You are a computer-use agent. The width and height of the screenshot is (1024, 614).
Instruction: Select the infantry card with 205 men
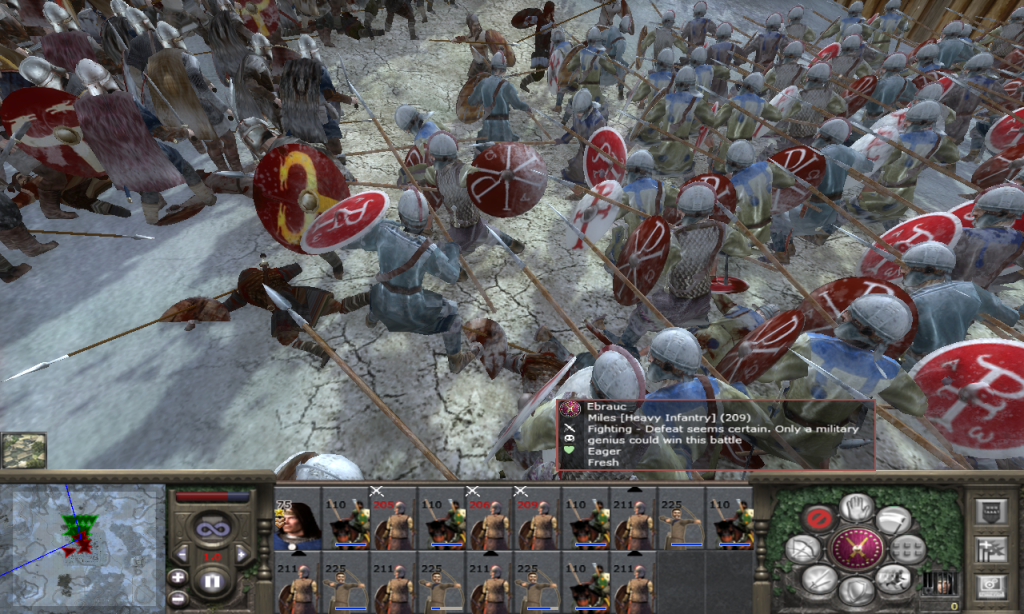coord(393,520)
